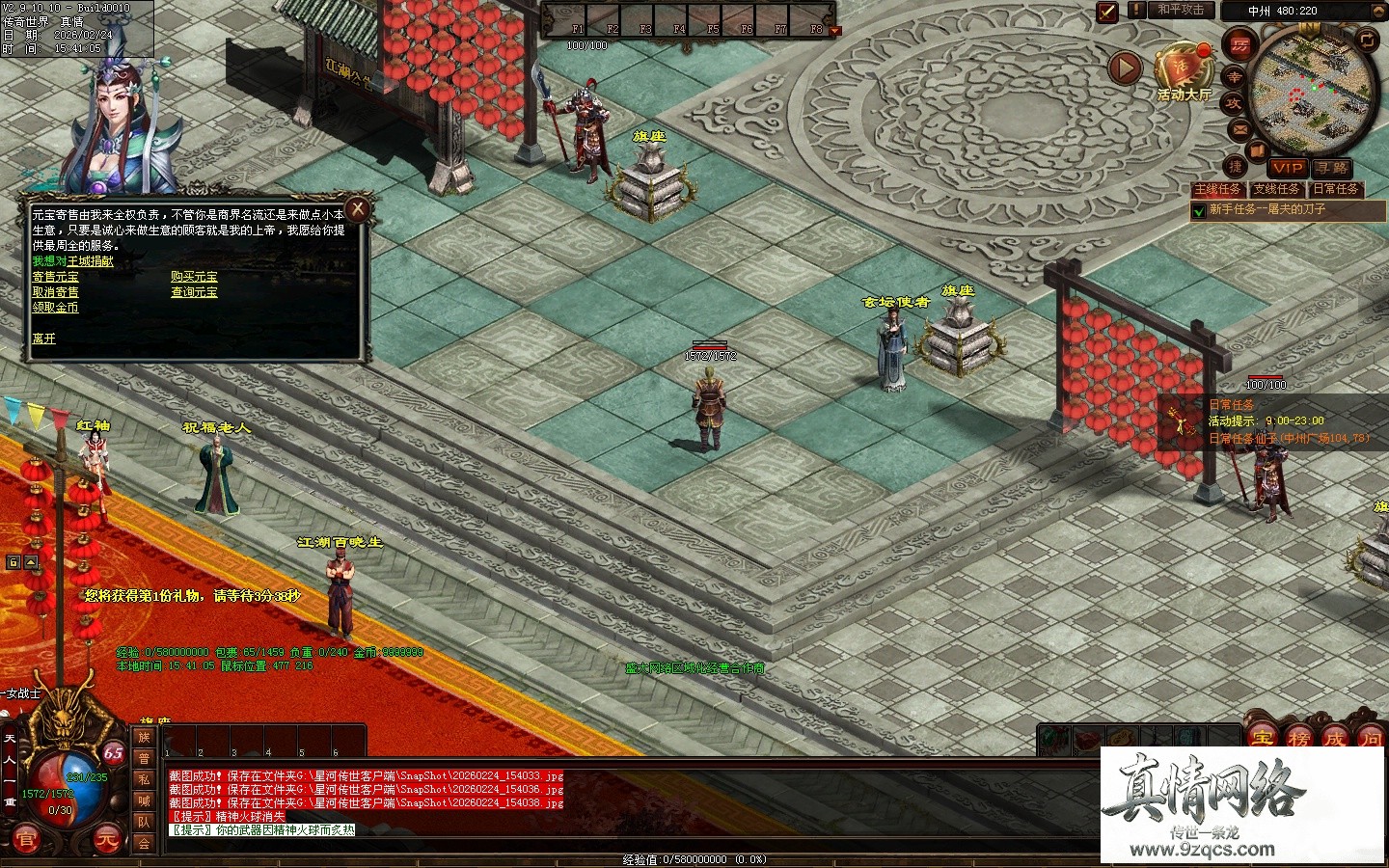This screenshot has width=1389, height=868.
Task: Close the NPC dialogue window
Action: 358,208
